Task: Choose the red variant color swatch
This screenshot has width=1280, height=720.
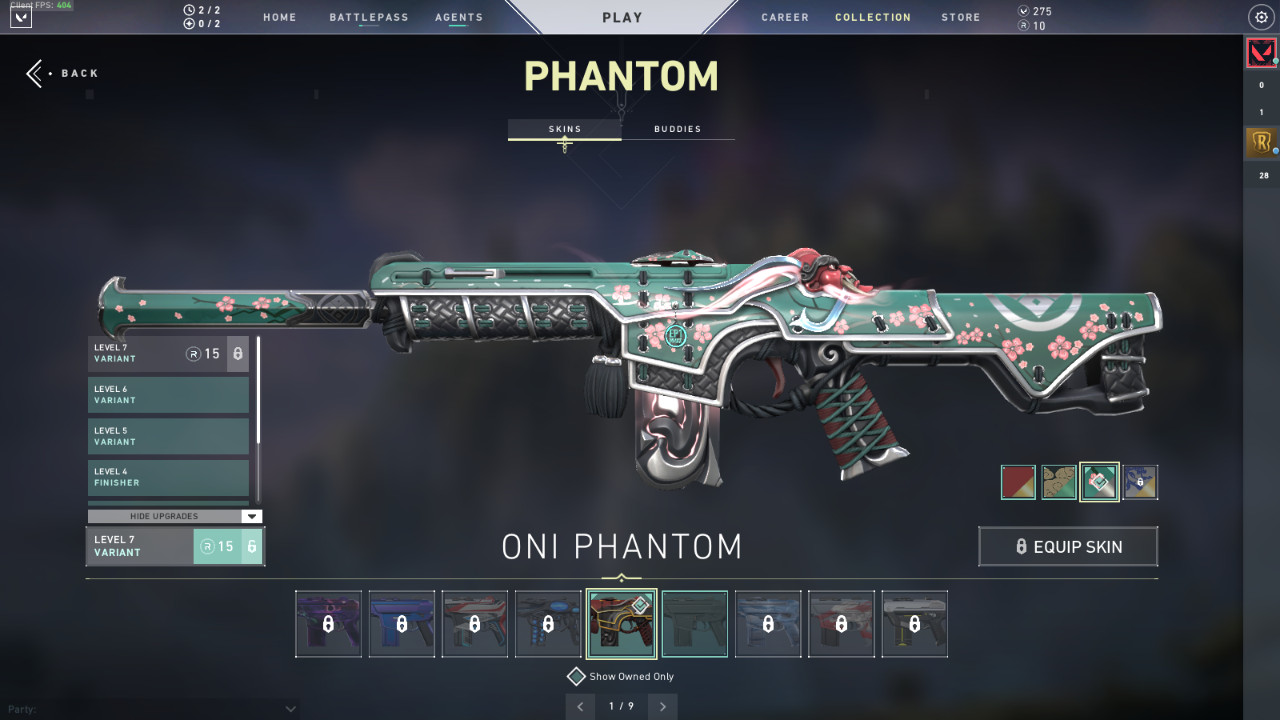Action: [x=1018, y=482]
